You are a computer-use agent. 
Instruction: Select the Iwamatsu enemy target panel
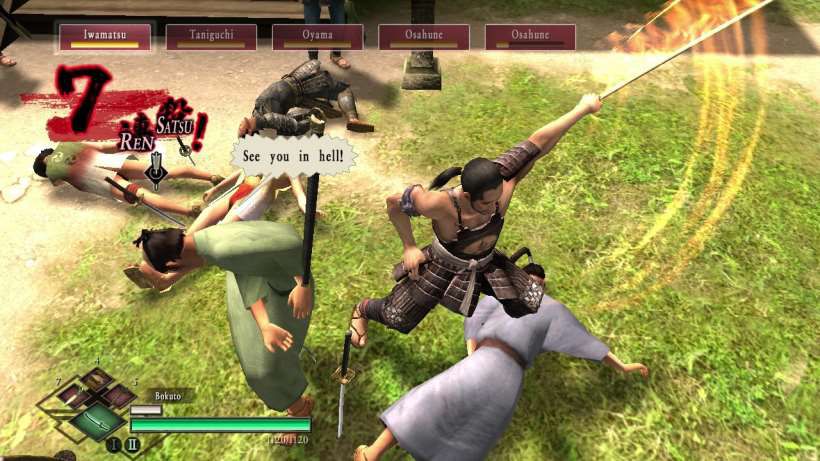tap(104, 37)
